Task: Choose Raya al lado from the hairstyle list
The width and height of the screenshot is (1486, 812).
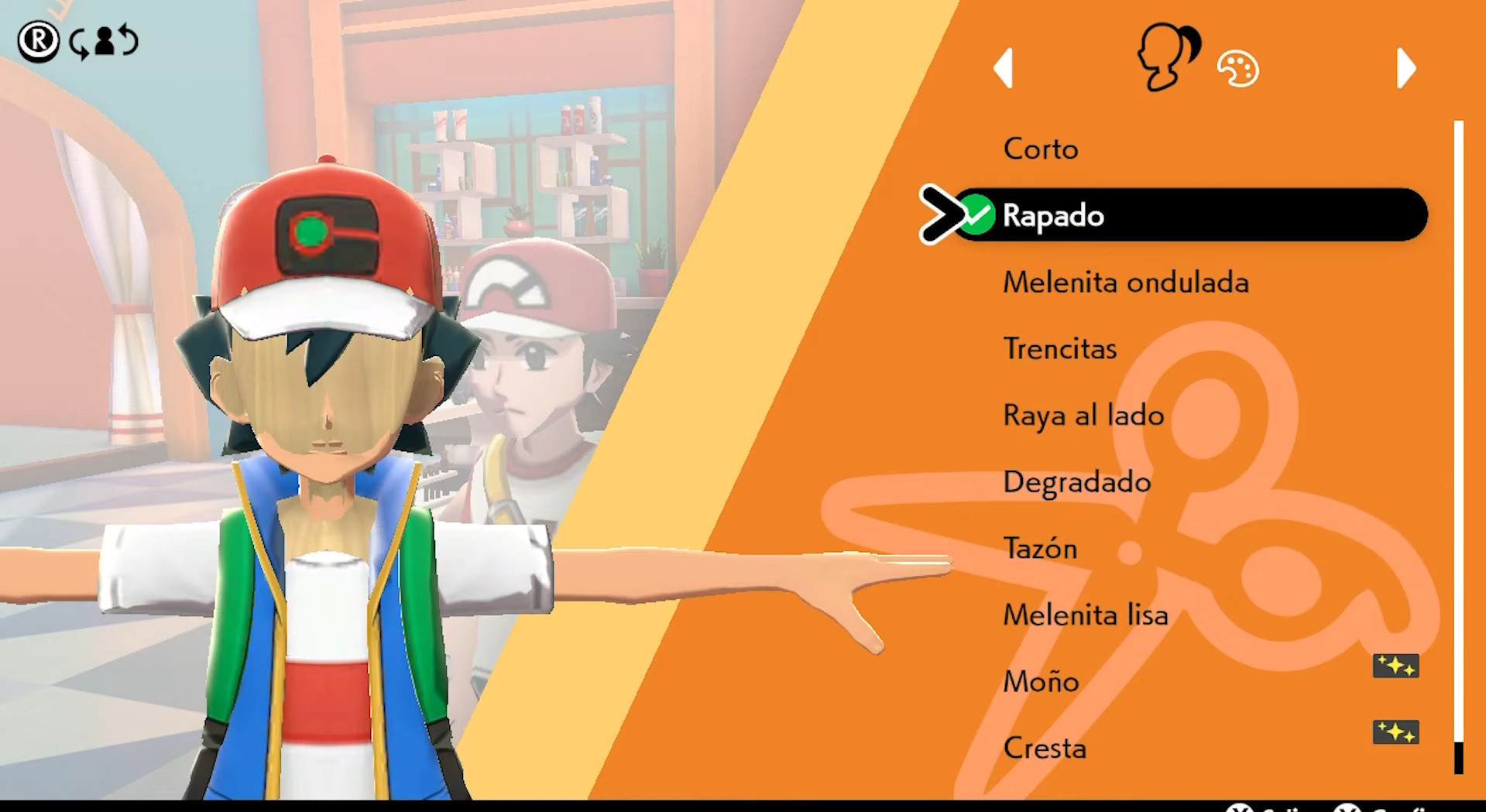Action: [x=1083, y=415]
